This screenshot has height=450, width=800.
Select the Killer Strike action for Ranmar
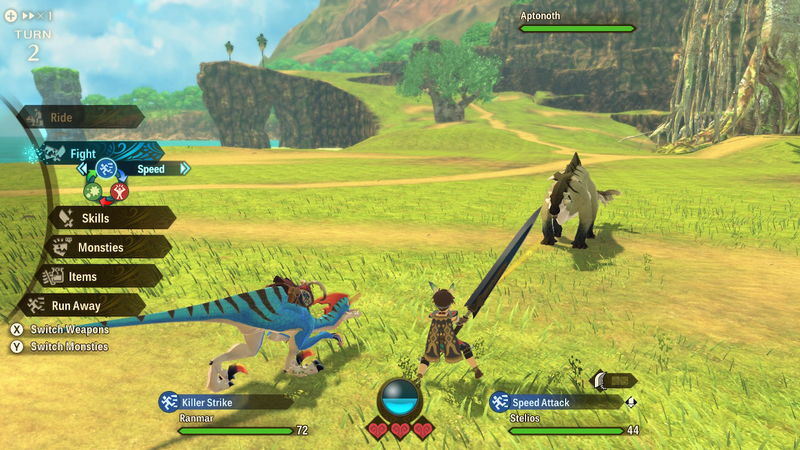(x=225, y=402)
